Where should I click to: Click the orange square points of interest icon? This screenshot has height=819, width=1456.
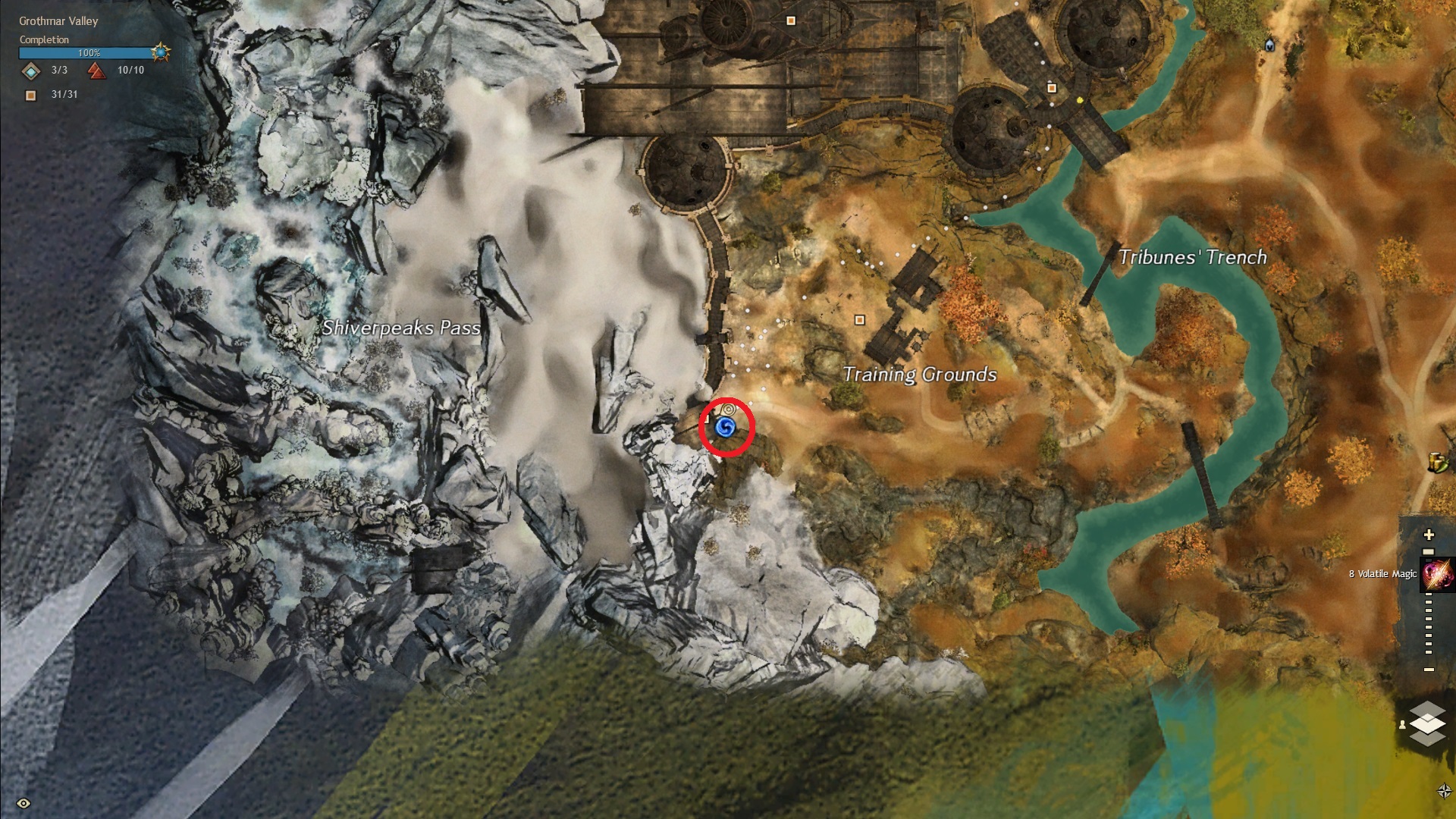pos(31,96)
